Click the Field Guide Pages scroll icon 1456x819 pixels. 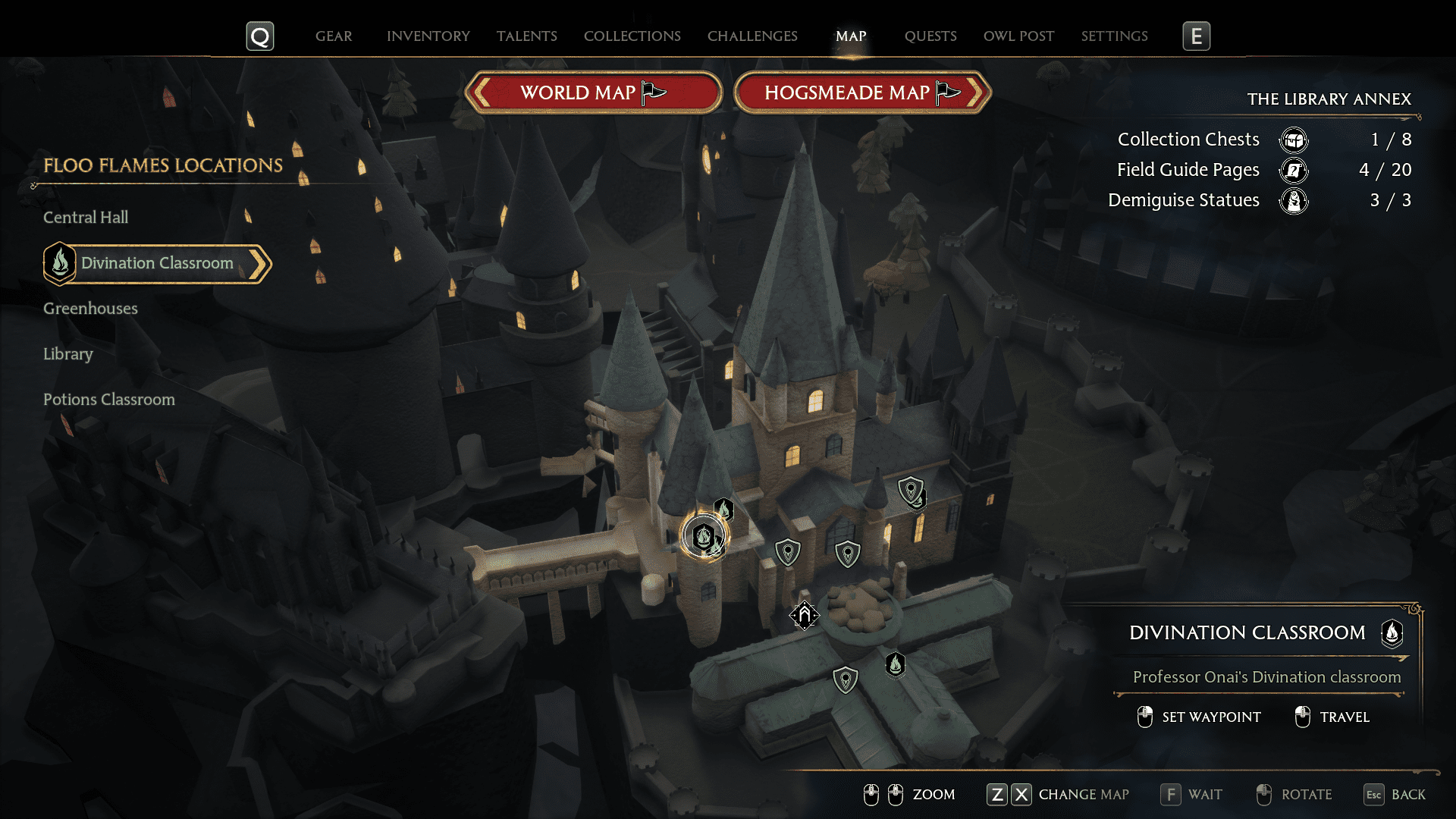pyautogui.click(x=1294, y=171)
